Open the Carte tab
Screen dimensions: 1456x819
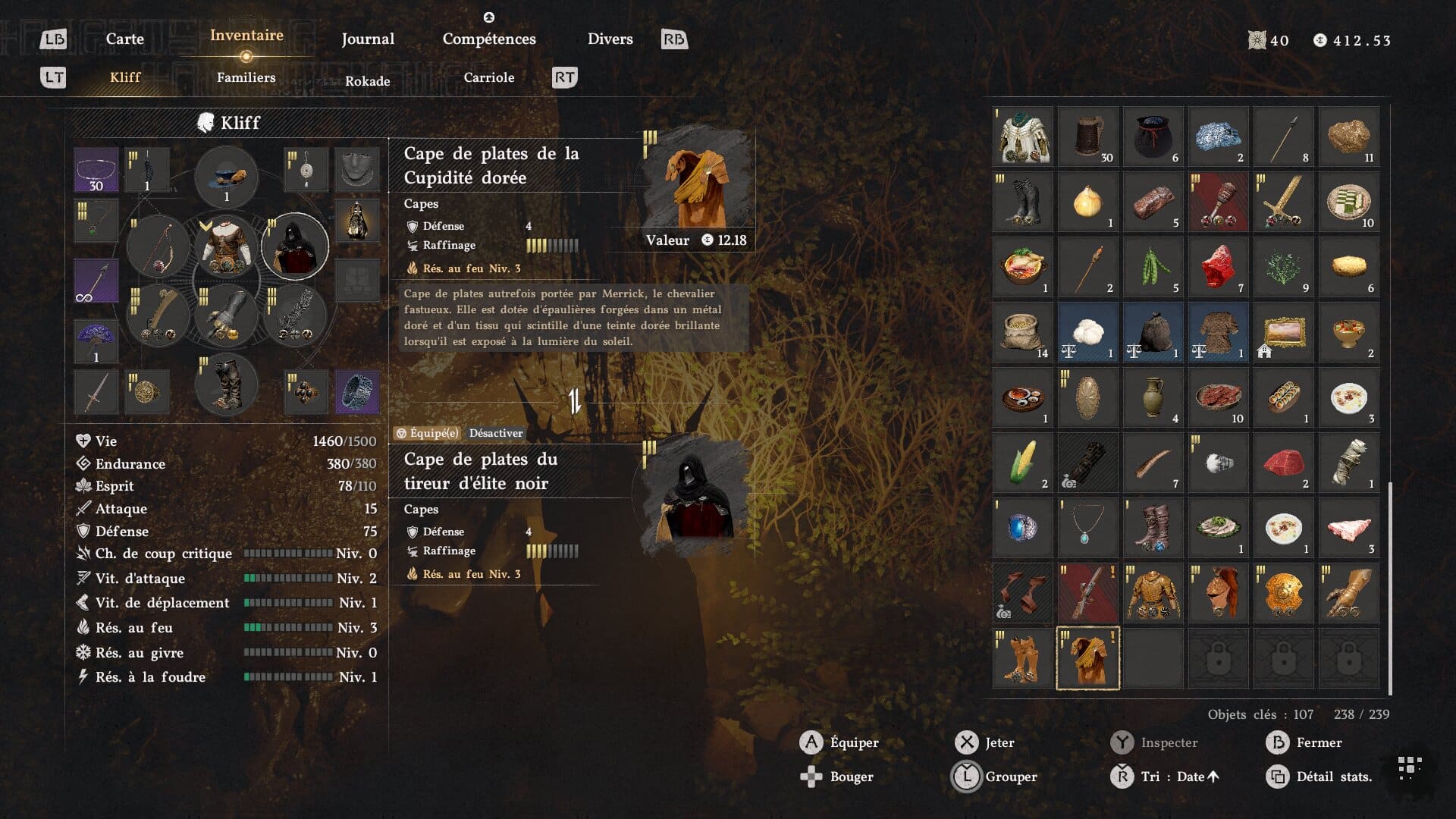point(124,39)
